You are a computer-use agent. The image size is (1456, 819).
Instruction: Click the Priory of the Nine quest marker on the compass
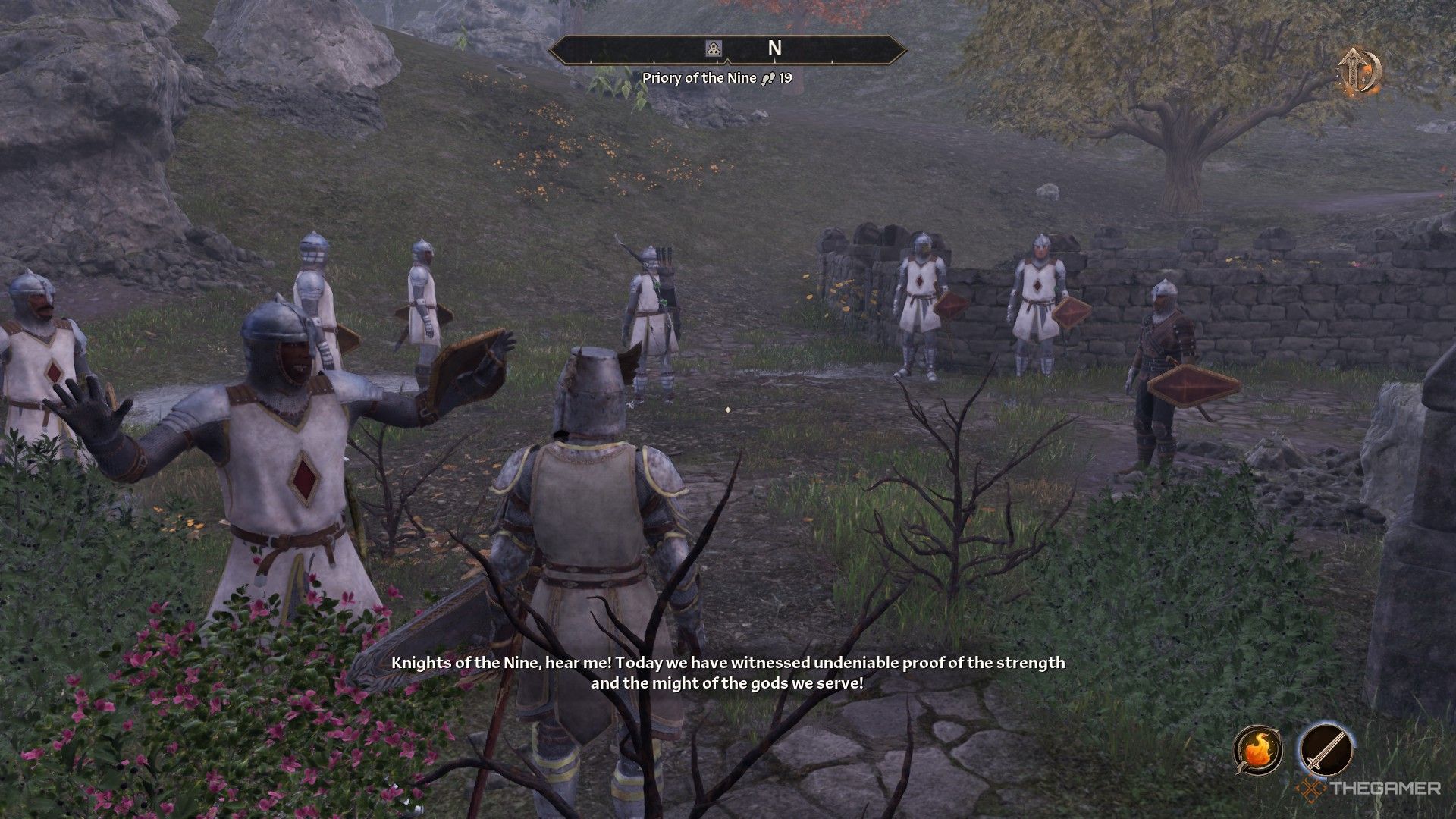(x=712, y=48)
